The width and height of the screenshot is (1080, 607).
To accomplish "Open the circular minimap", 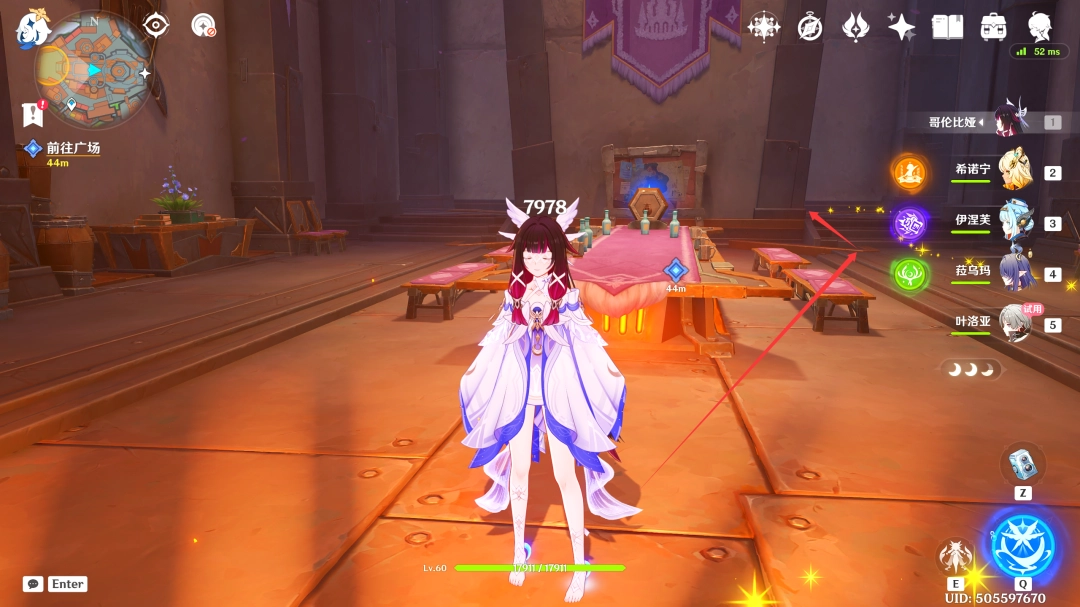I will [94, 69].
